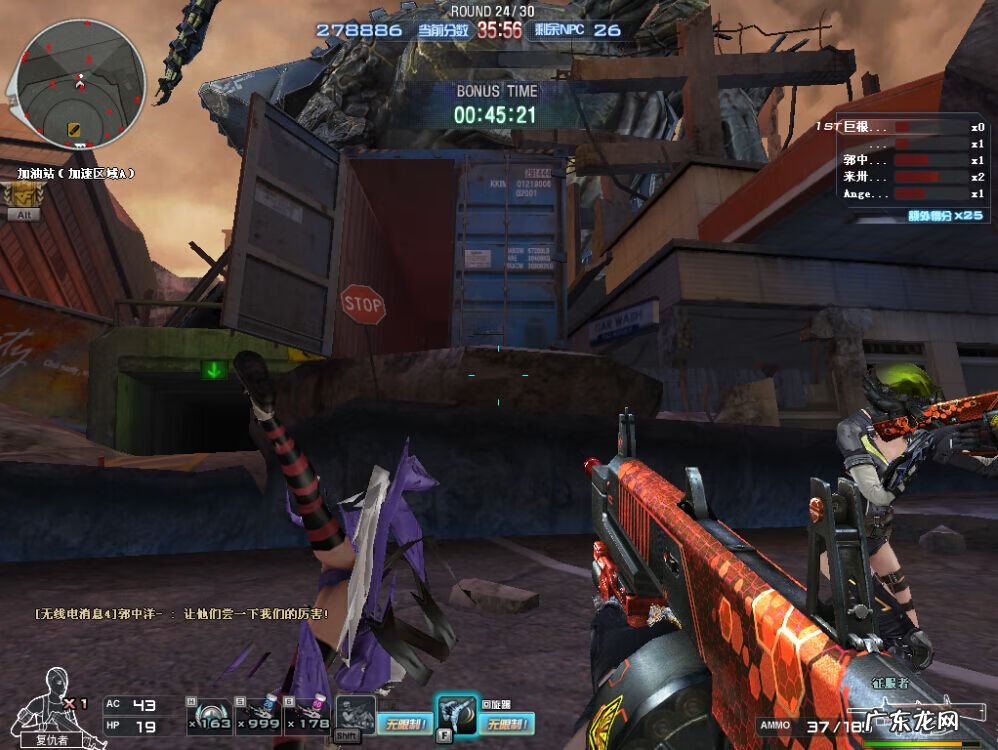The image size is (998, 750).
Task: Use the blue potion slot with x999
Action: [256, 714]
